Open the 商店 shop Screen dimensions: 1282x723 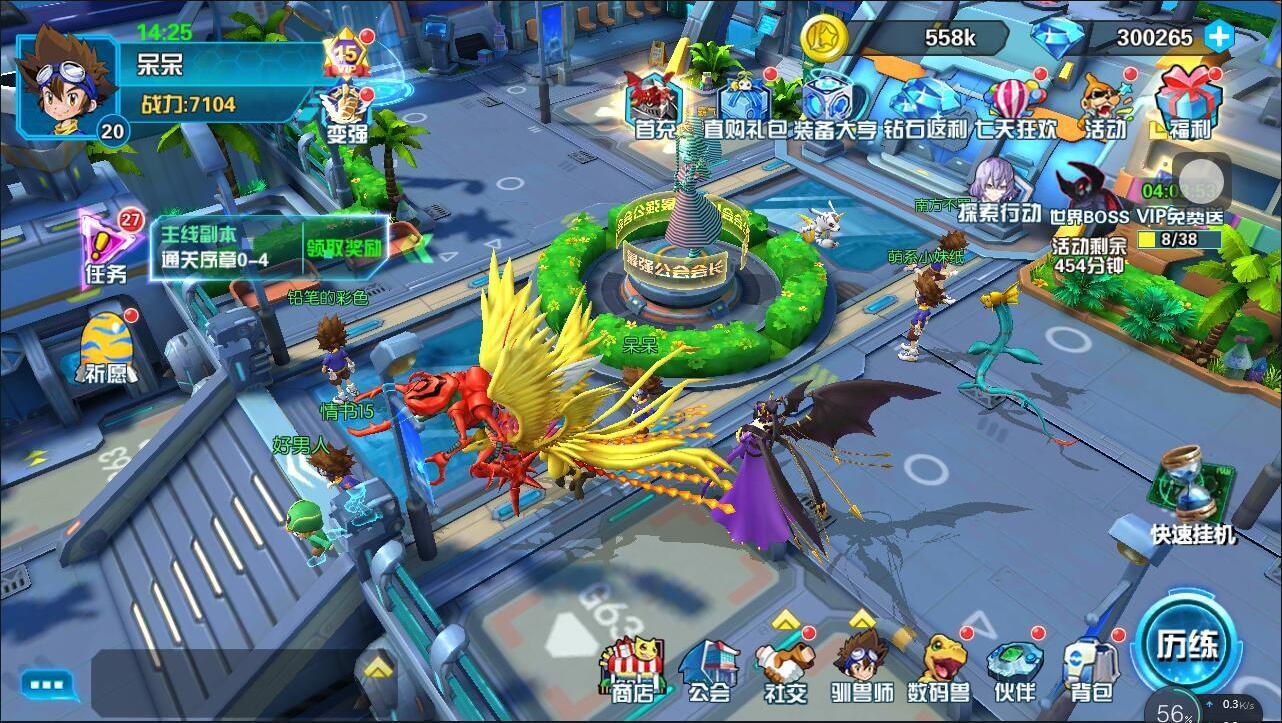coord(633,668)
